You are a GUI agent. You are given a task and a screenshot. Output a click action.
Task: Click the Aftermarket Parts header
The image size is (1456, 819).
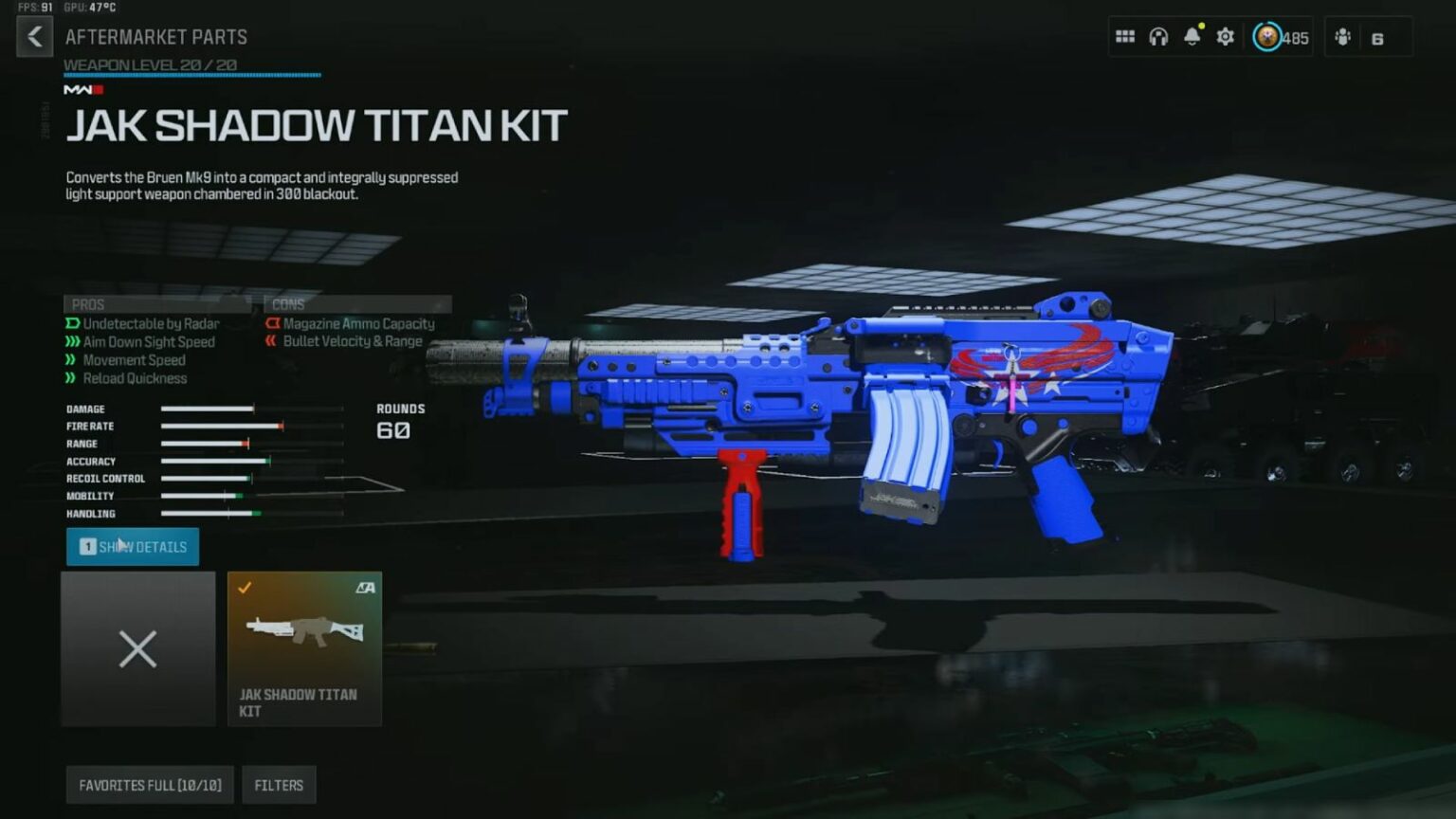point(155,37)
